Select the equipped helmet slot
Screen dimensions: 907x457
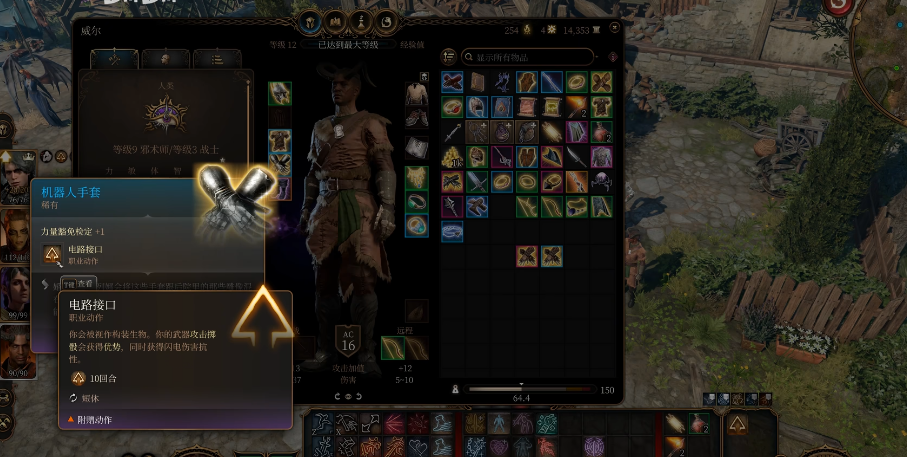point(280,94)
